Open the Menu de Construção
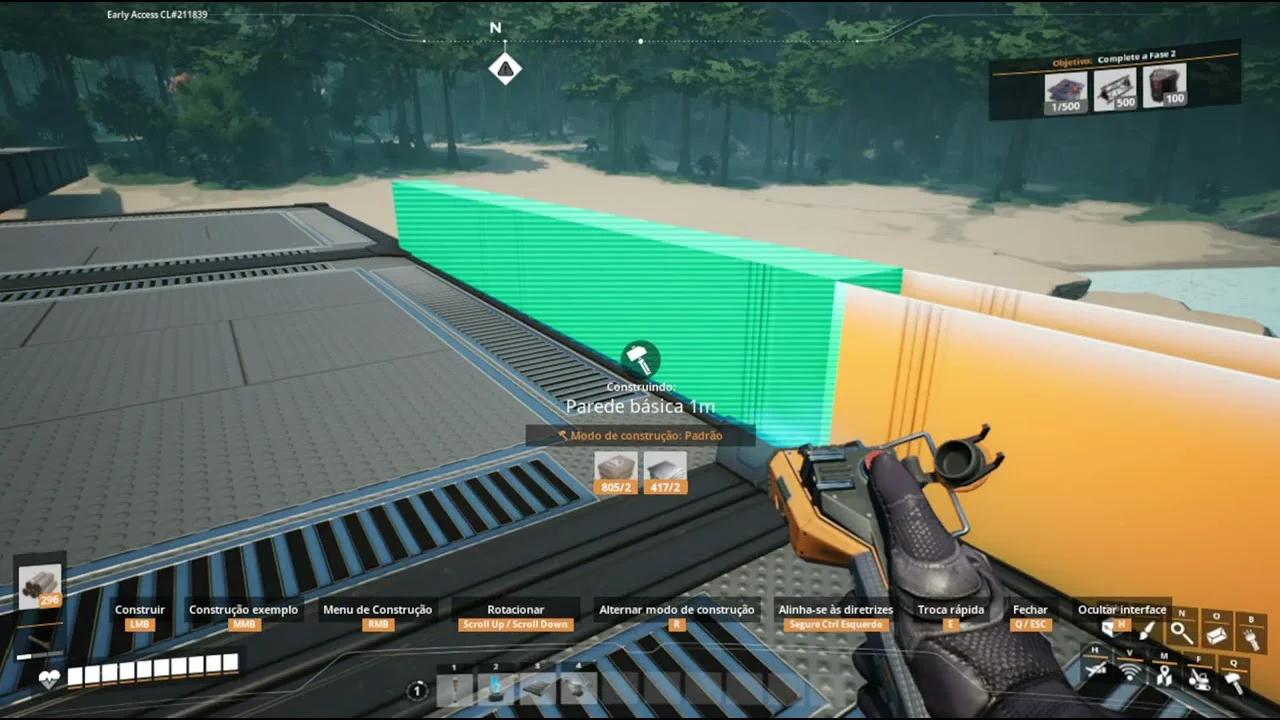Screen dimensions: 1280x720 click(x=378, y=609)
